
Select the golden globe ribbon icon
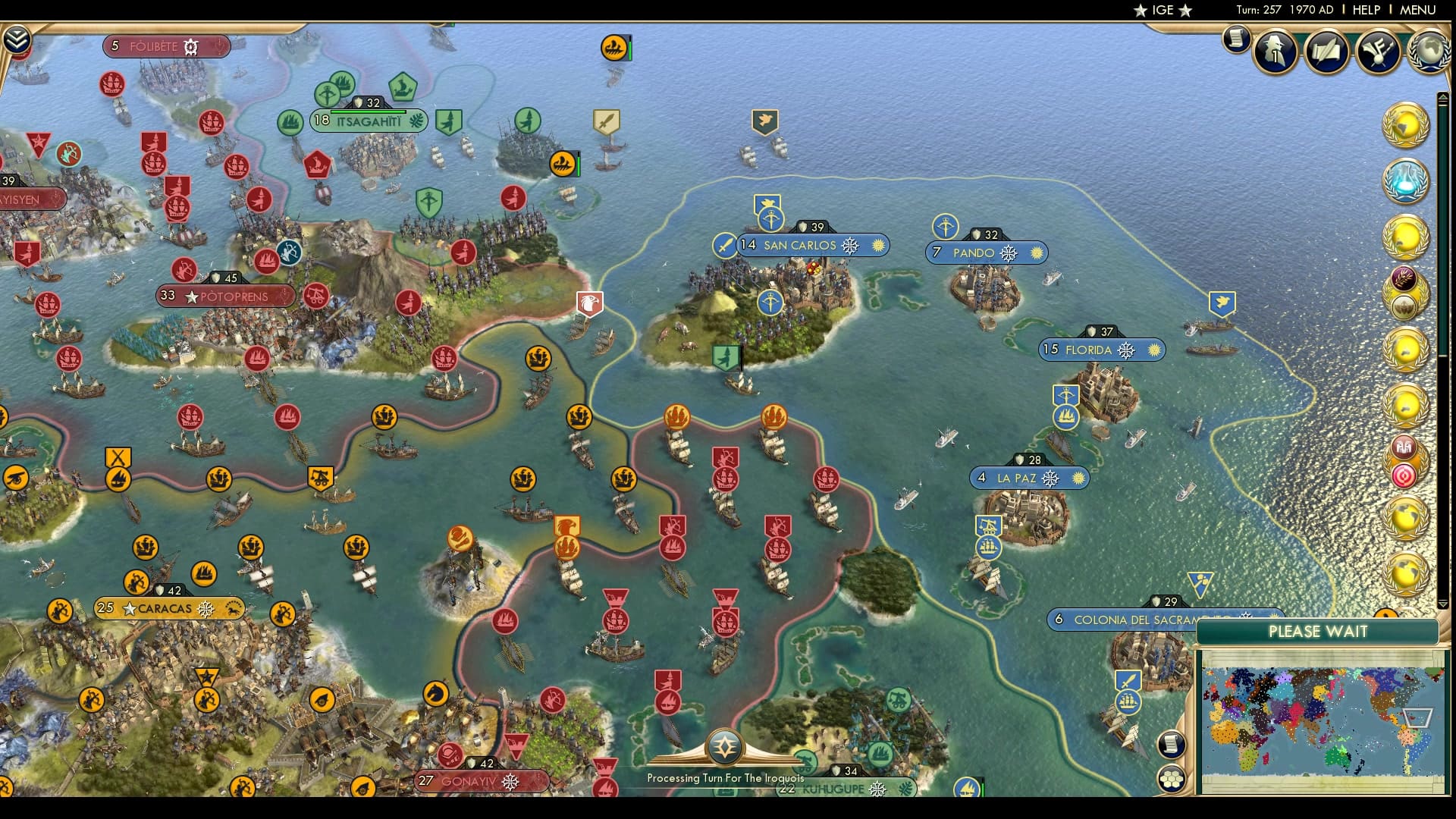pos(1406,124)
